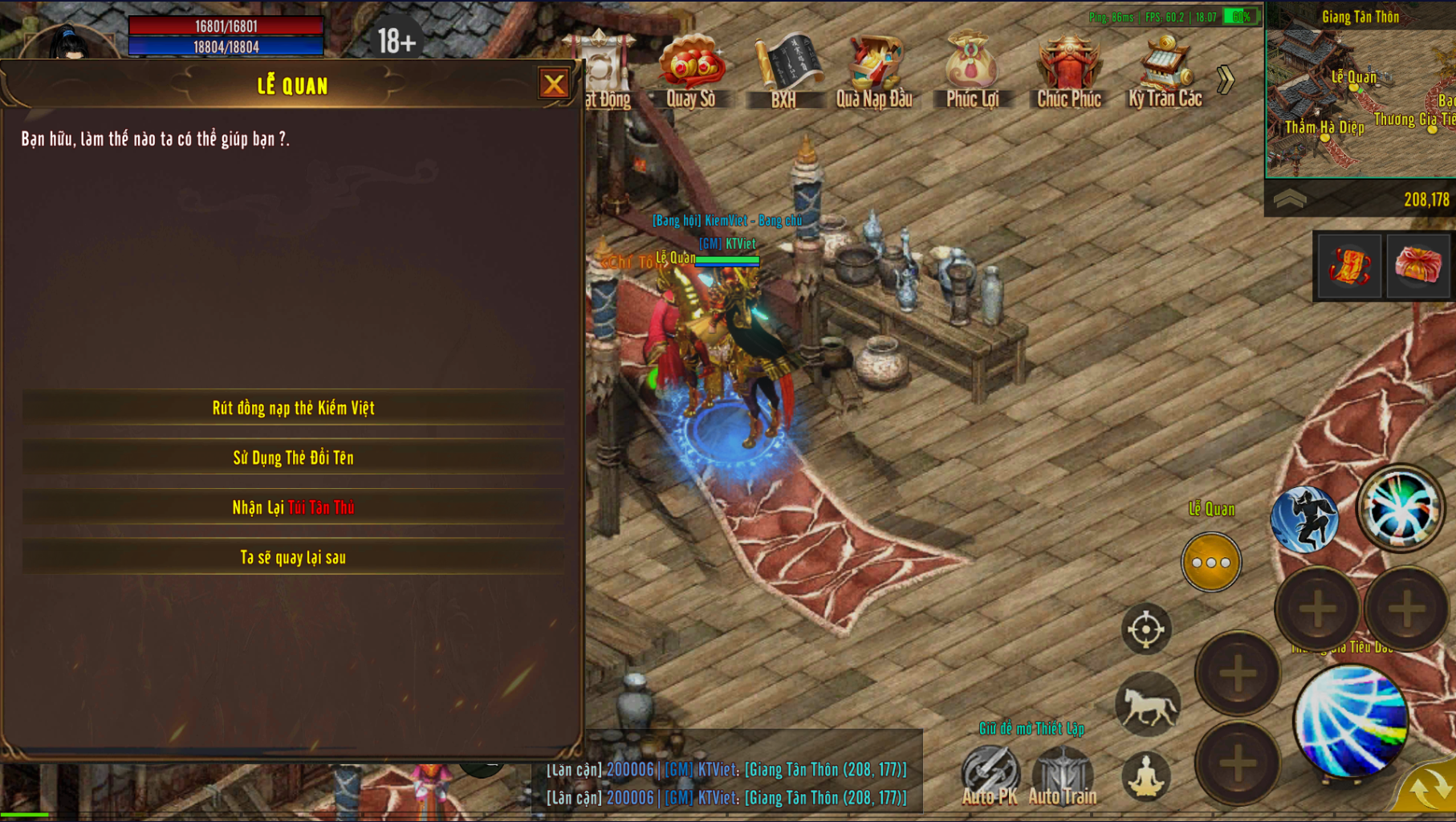Open Quà Nạp Đầu reward chest

click(874, 68)
